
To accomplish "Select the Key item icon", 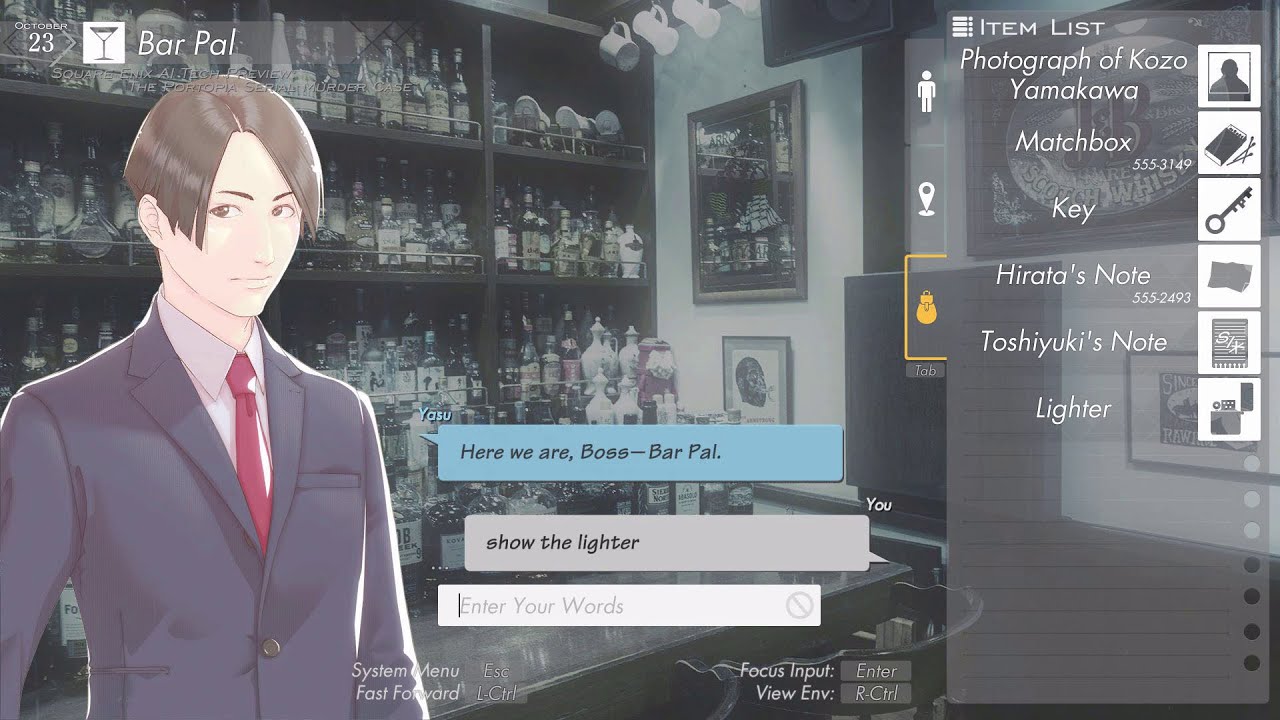I will click(x=1228, y=210).
